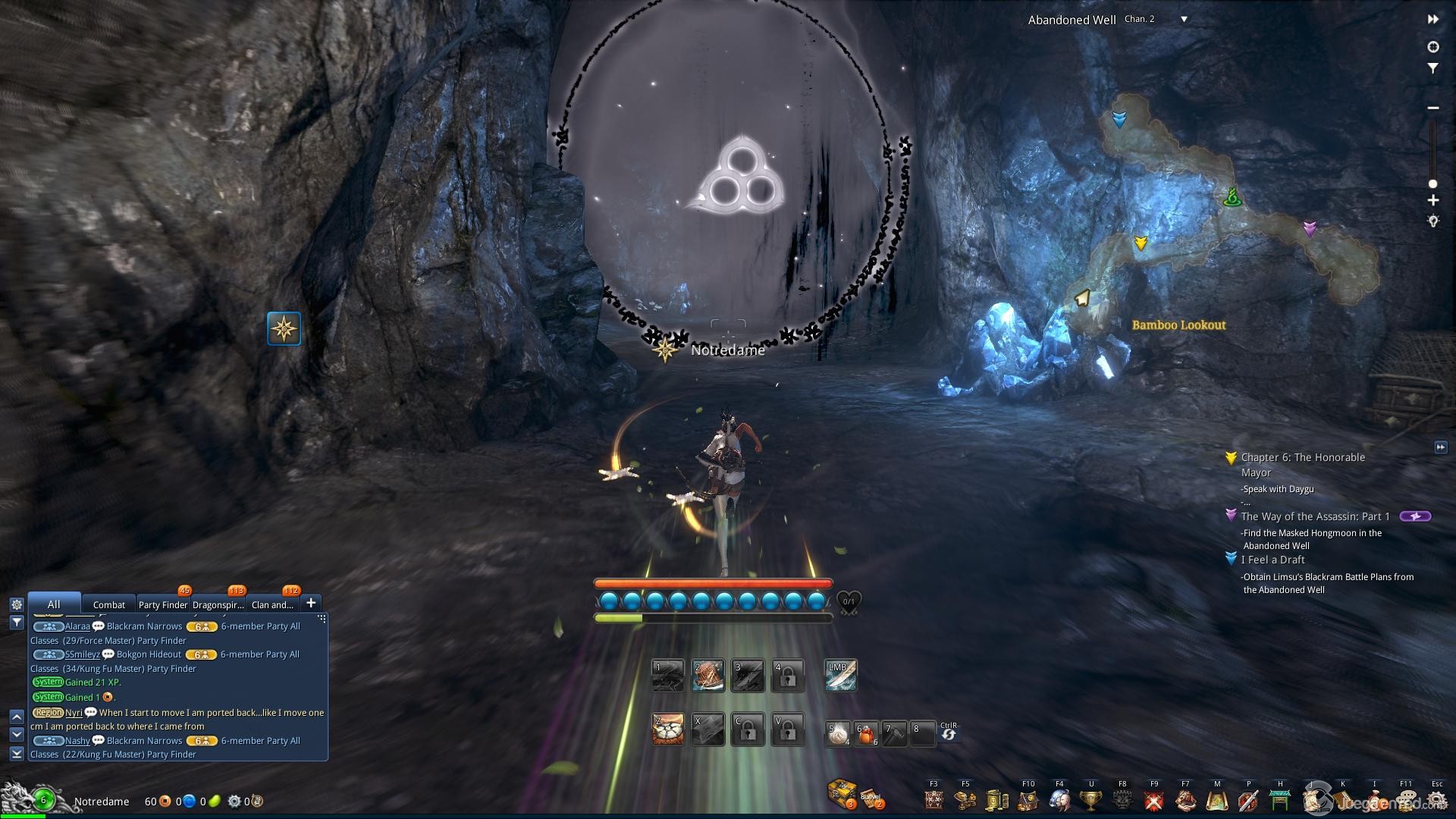
Task: Activate skill 2 on the skill bar
Action: point(708,675)
